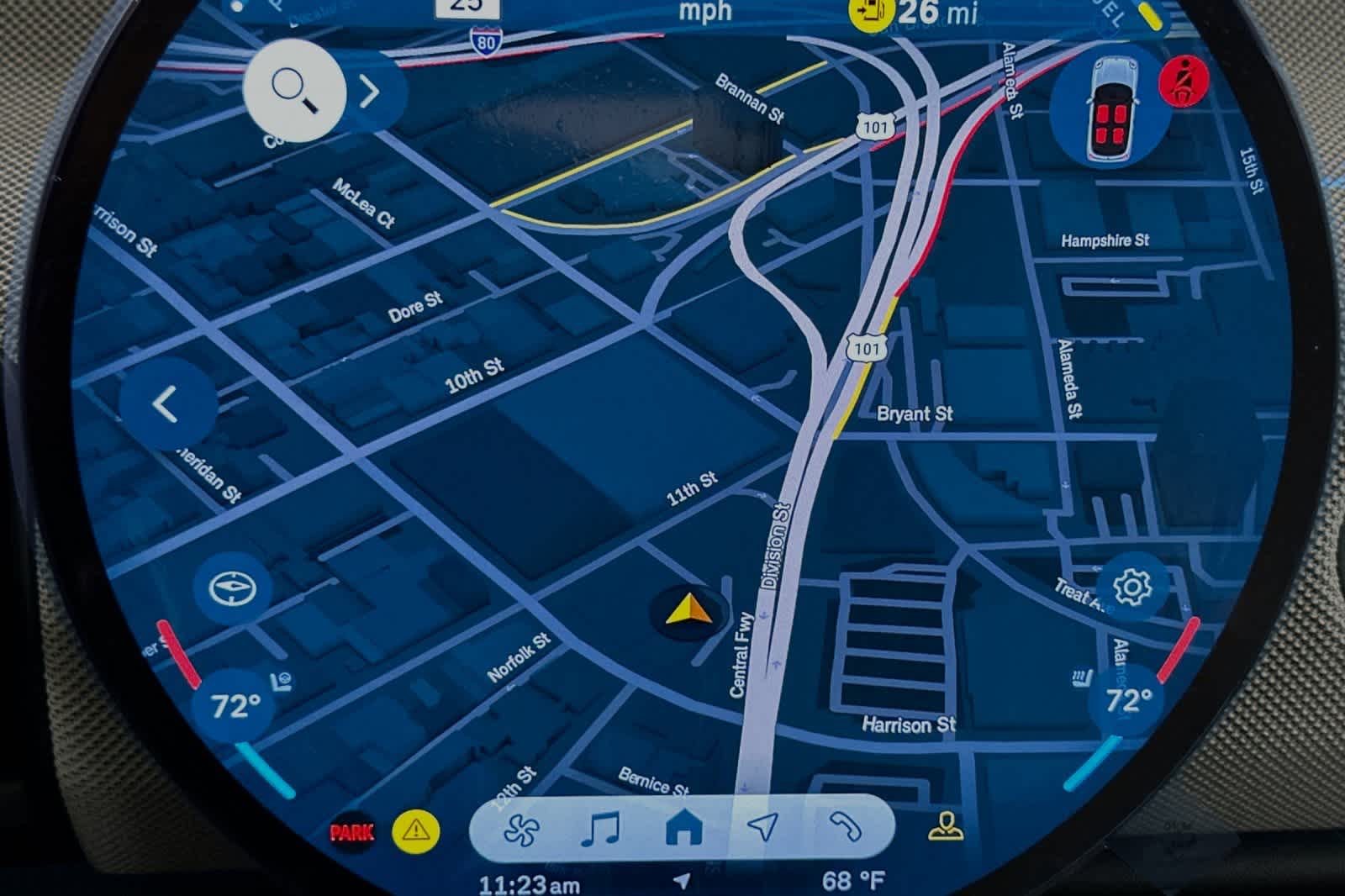Screen dimensions: 1345x896
Task: Open the map search magnifier button
Action: point(294,90)
